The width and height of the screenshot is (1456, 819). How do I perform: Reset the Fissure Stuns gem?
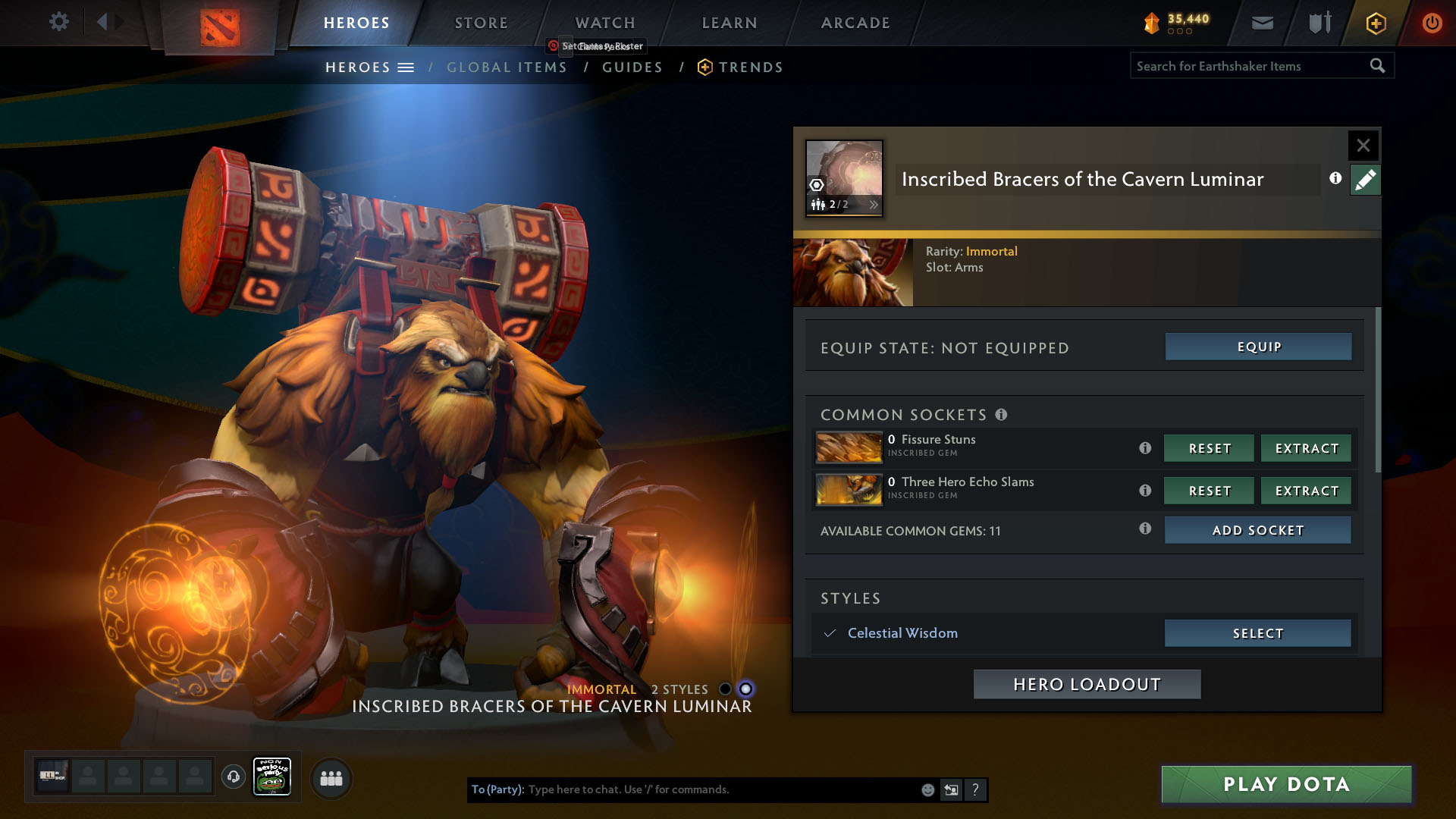(x=1209, y=448)
